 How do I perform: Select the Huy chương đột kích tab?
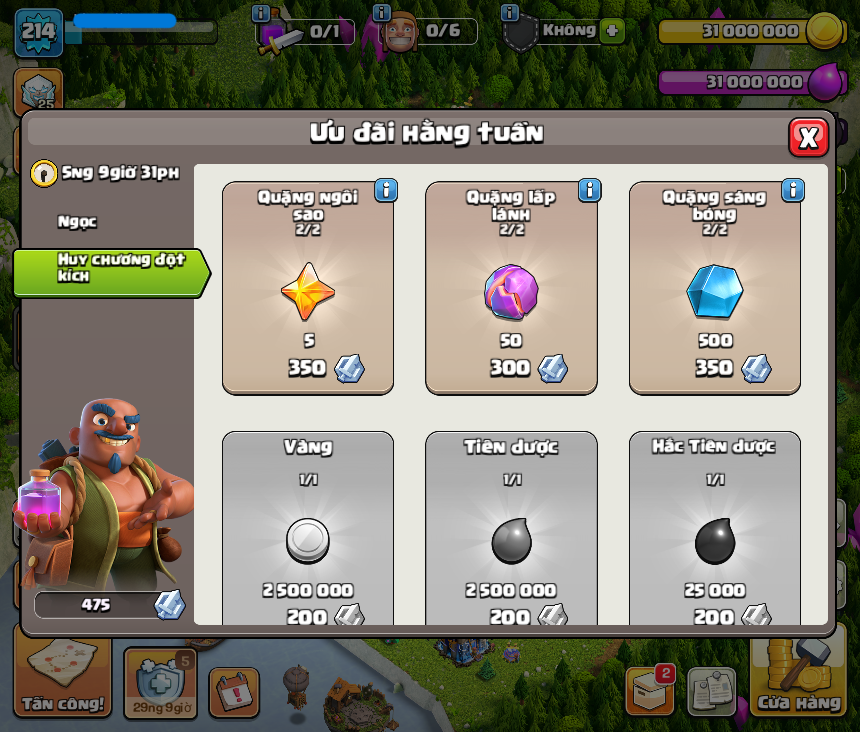pyautogui.click(x=110, y=268)
